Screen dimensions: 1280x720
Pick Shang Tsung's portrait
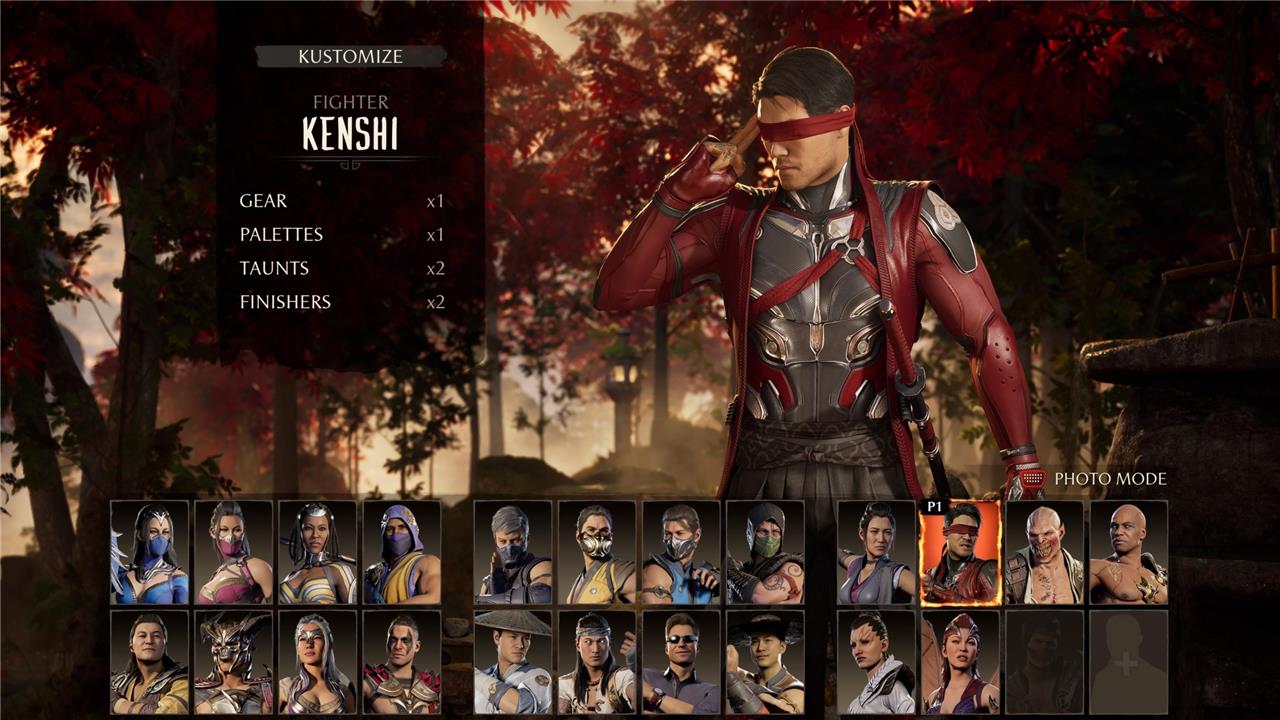pos(150,662)
